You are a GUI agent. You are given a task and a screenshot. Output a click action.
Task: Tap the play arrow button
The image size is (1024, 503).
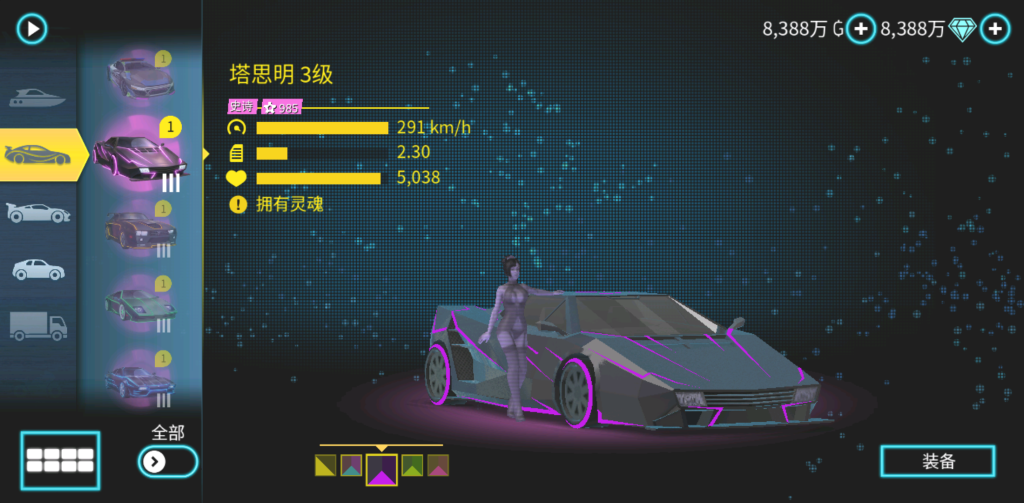pyautogui.click(x=32, y=28)
